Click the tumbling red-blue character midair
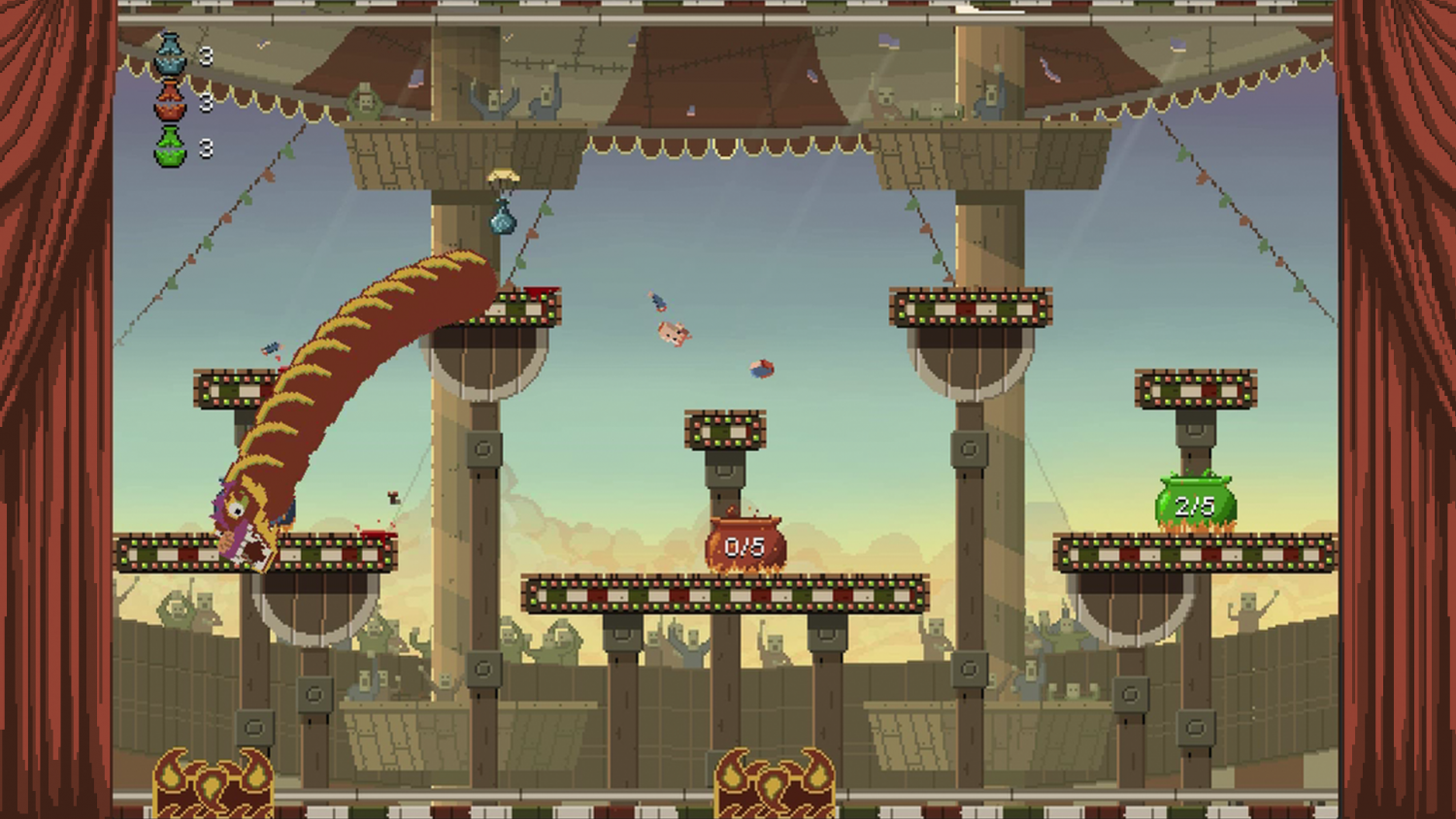Viewport: 1456px width, 819px height. coord(760,369)
